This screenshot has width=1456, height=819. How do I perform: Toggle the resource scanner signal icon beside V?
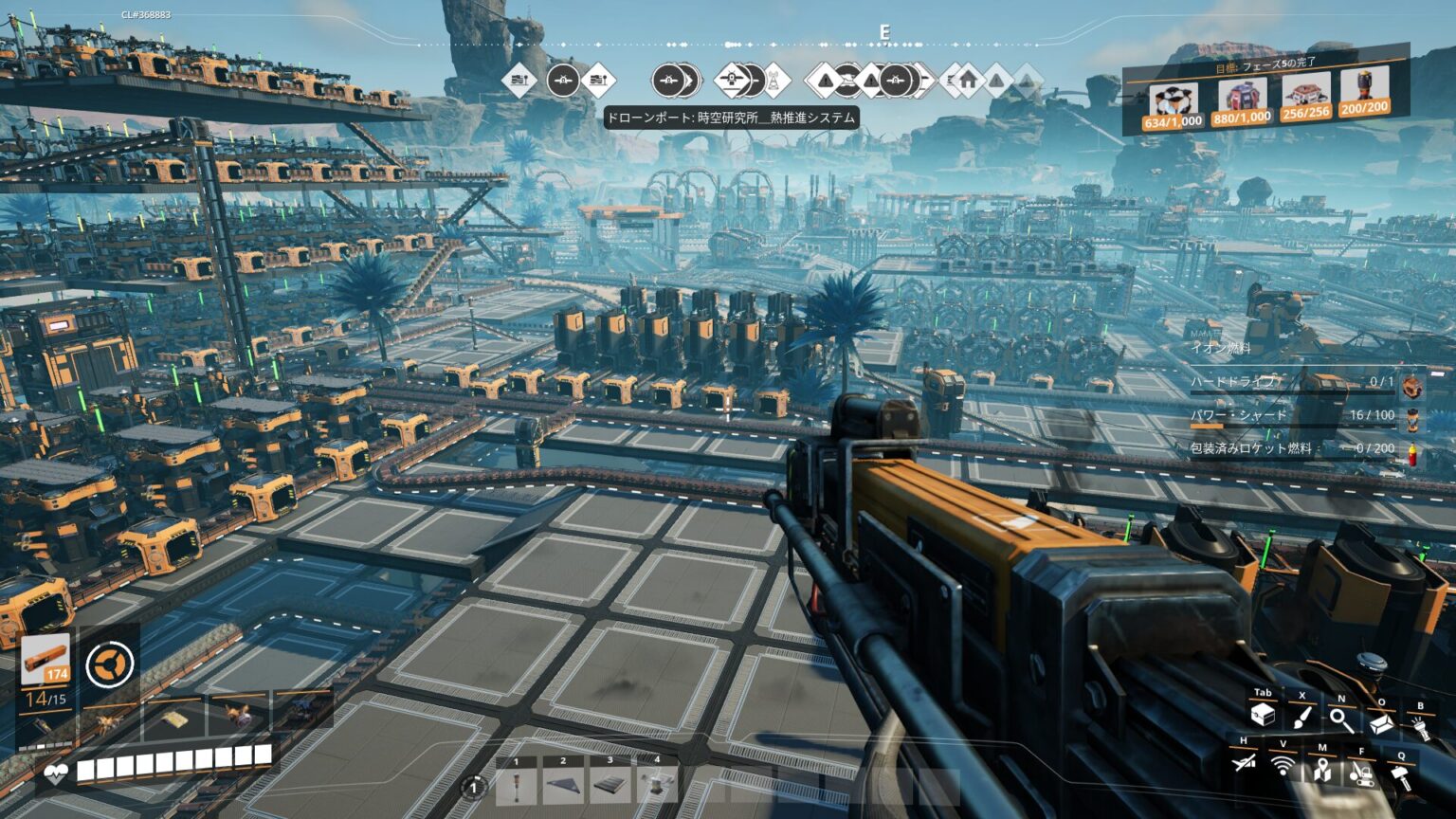pyautogui.click(x=1283, y=766)
